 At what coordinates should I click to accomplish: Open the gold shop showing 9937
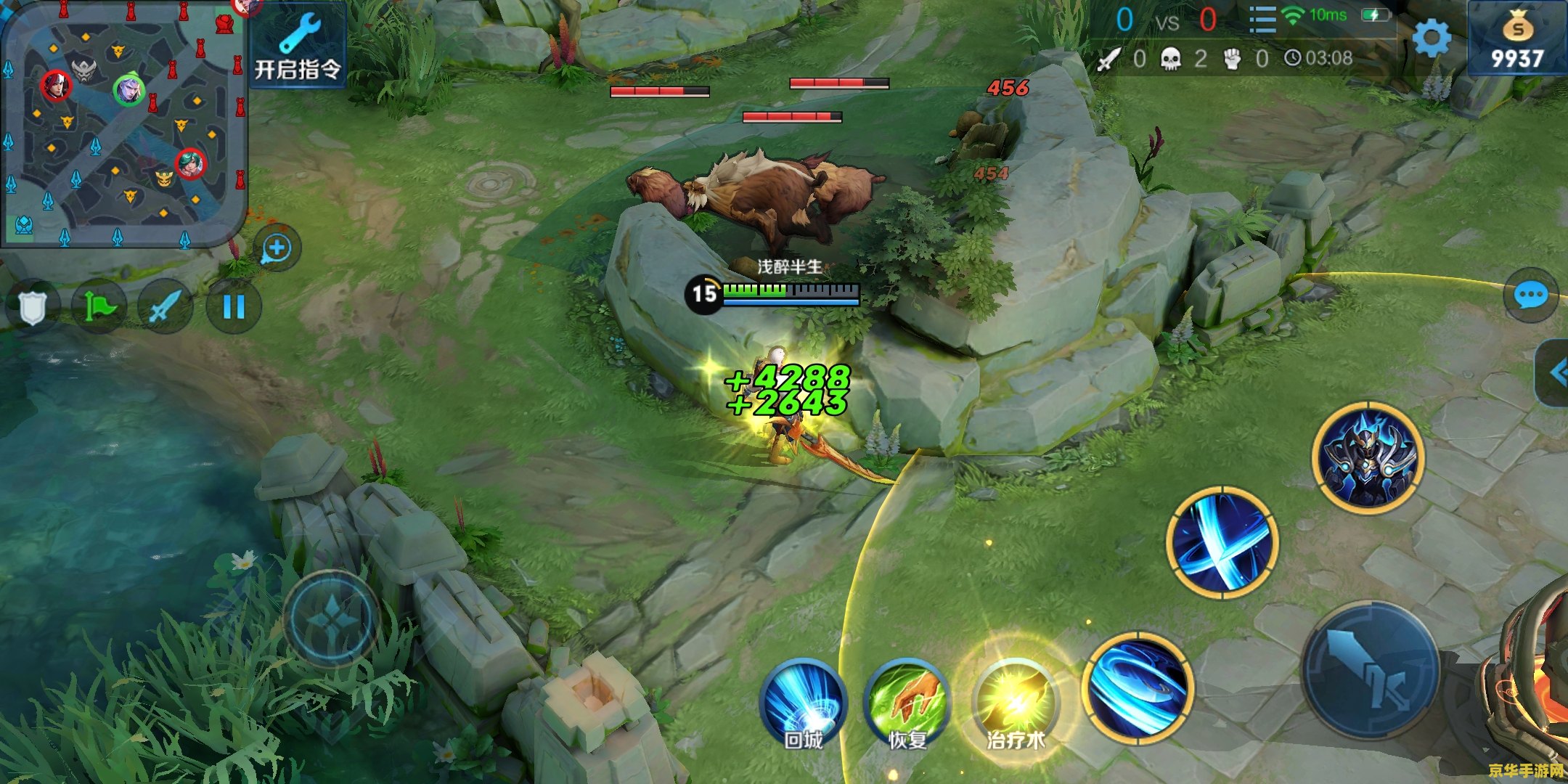pyautogui.click(x=1517, y=40)
